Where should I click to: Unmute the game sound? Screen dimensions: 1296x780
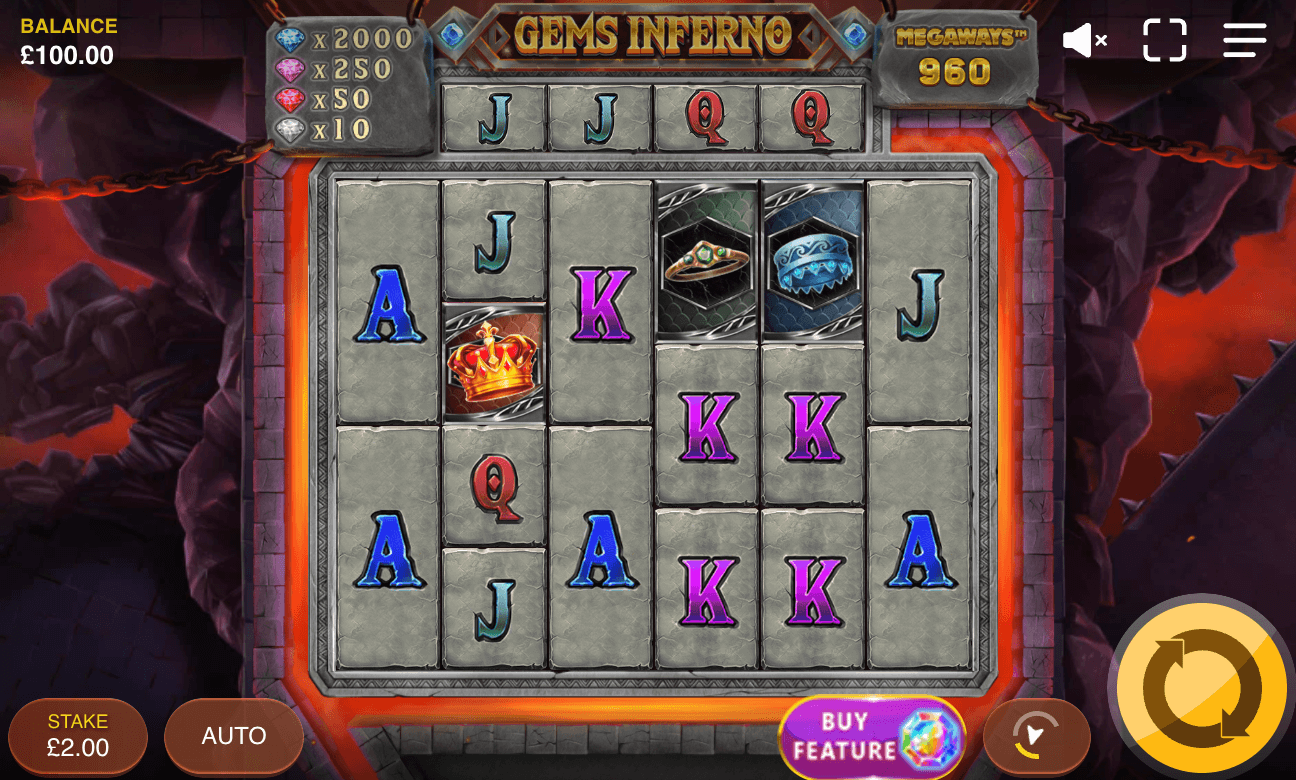tap(1085, 40)
